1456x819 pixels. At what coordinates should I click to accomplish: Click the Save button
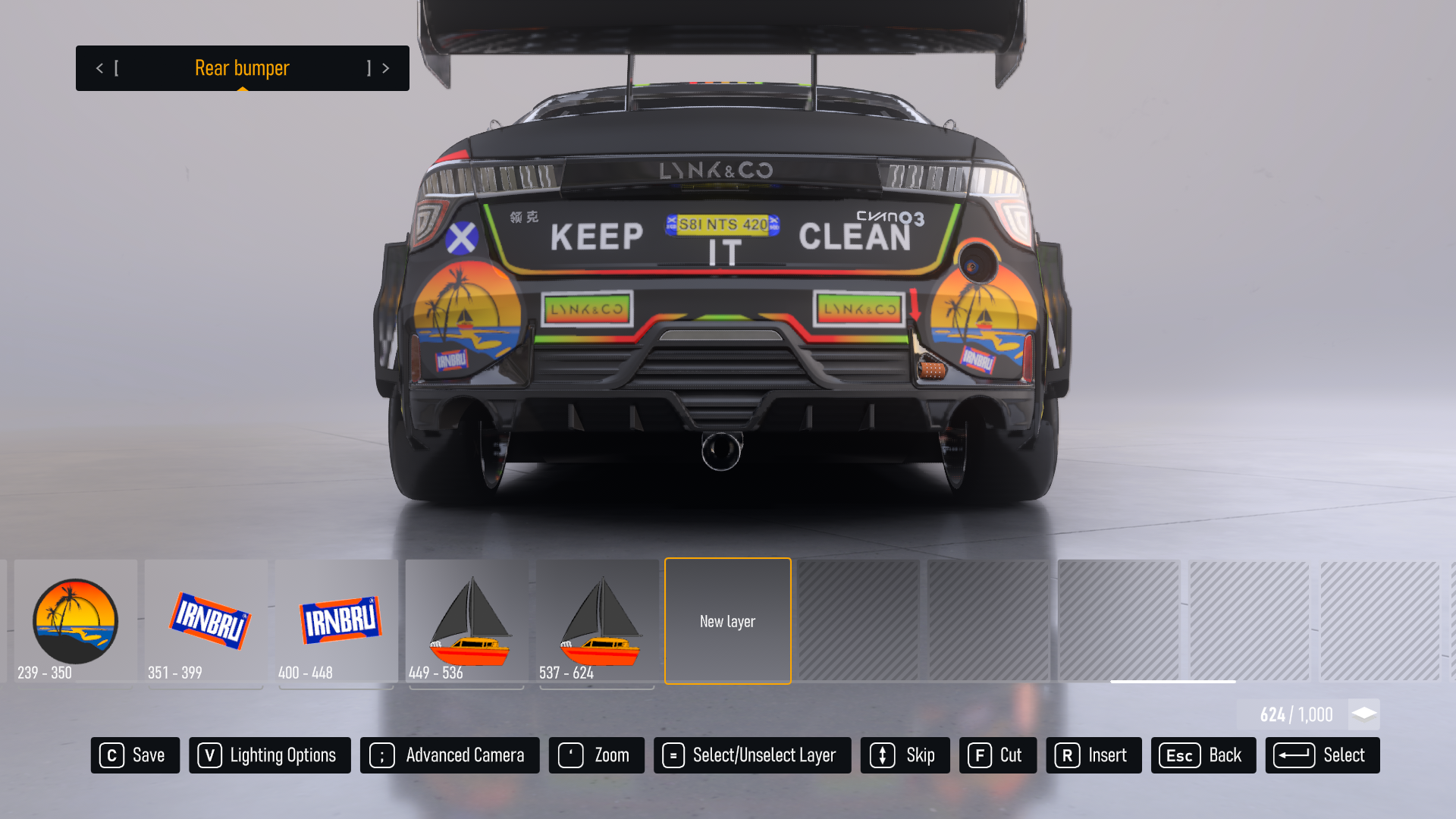[x=135, y=755]
